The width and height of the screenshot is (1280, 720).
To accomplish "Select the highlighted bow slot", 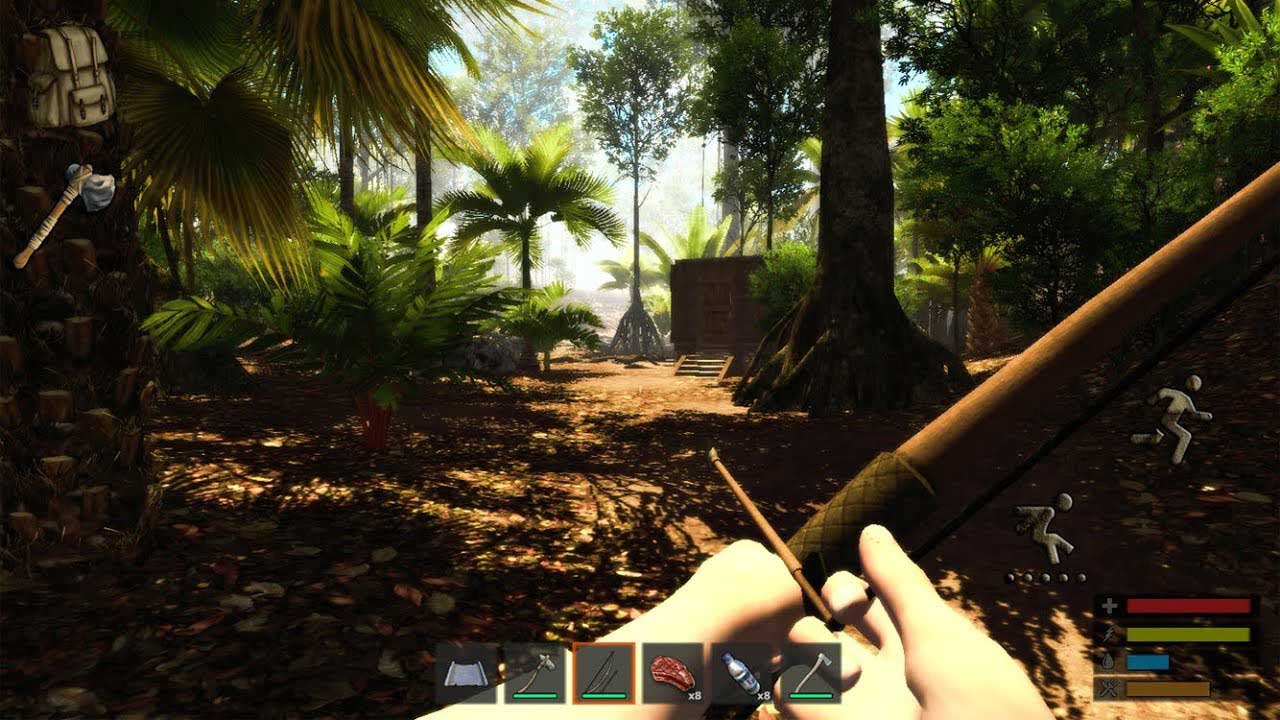I will click(604, 673).
